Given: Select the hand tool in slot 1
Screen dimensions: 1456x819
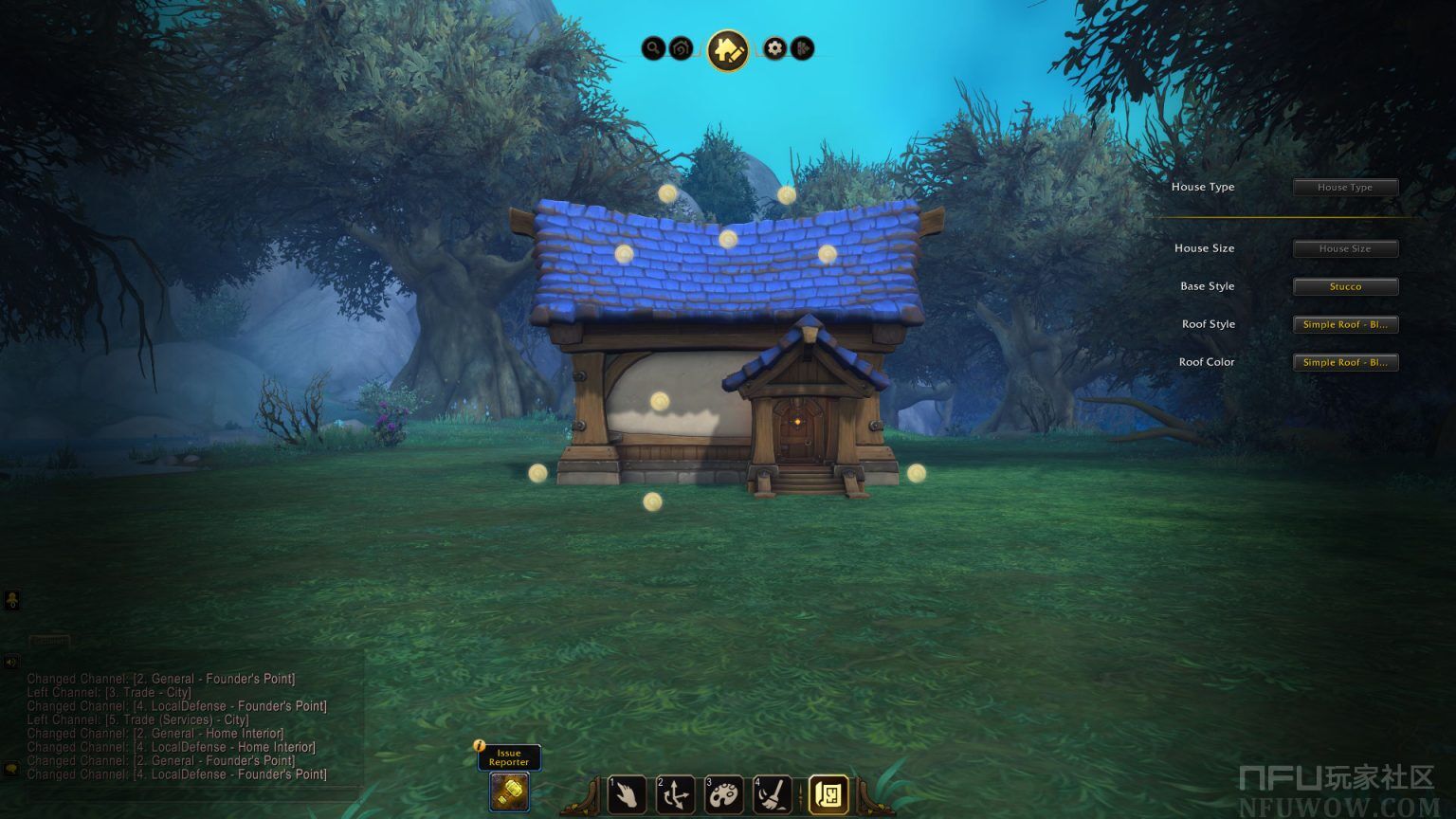Looking at the screenshot, I should pos(627,794).
